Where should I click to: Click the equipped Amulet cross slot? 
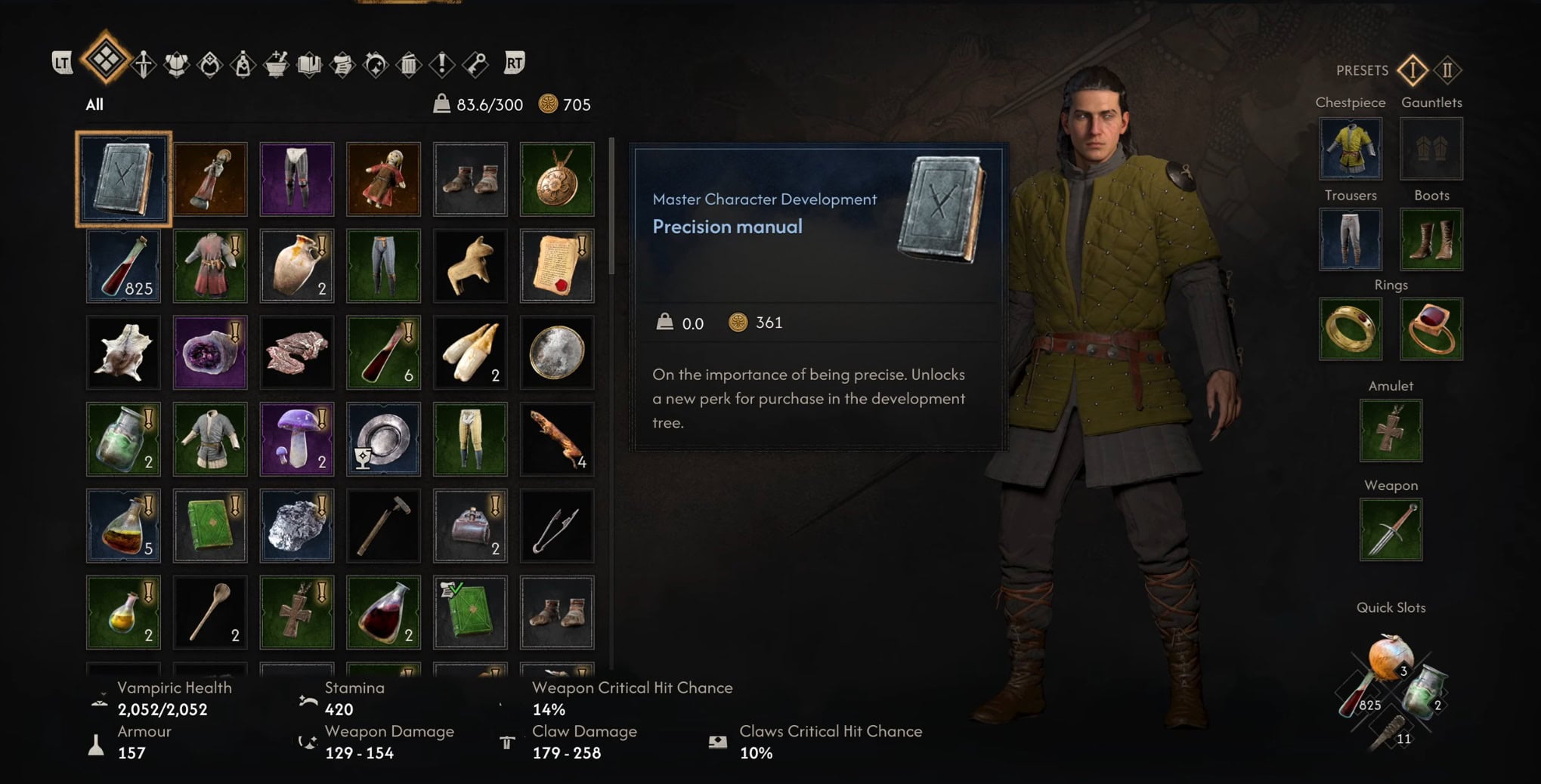pyautogui.click(x=1391, y=431)
